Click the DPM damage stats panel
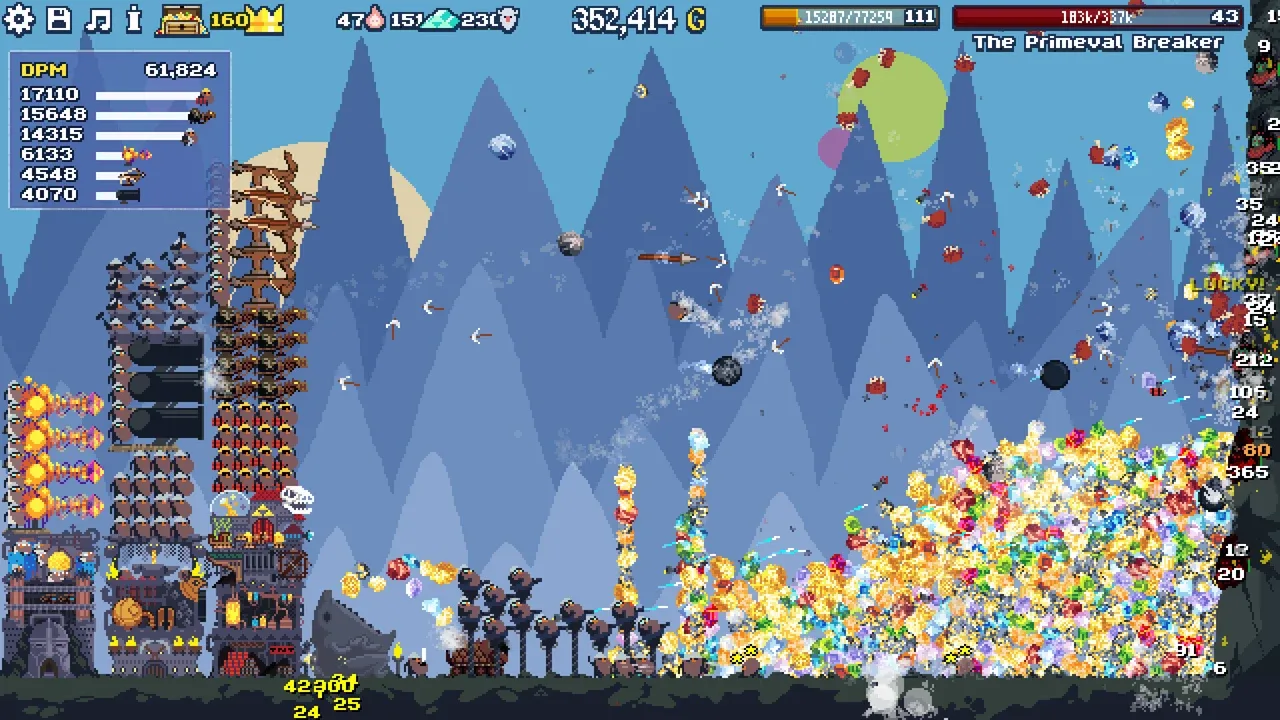The height and width of the screenshot is (720, 1280). click(119, 131)
